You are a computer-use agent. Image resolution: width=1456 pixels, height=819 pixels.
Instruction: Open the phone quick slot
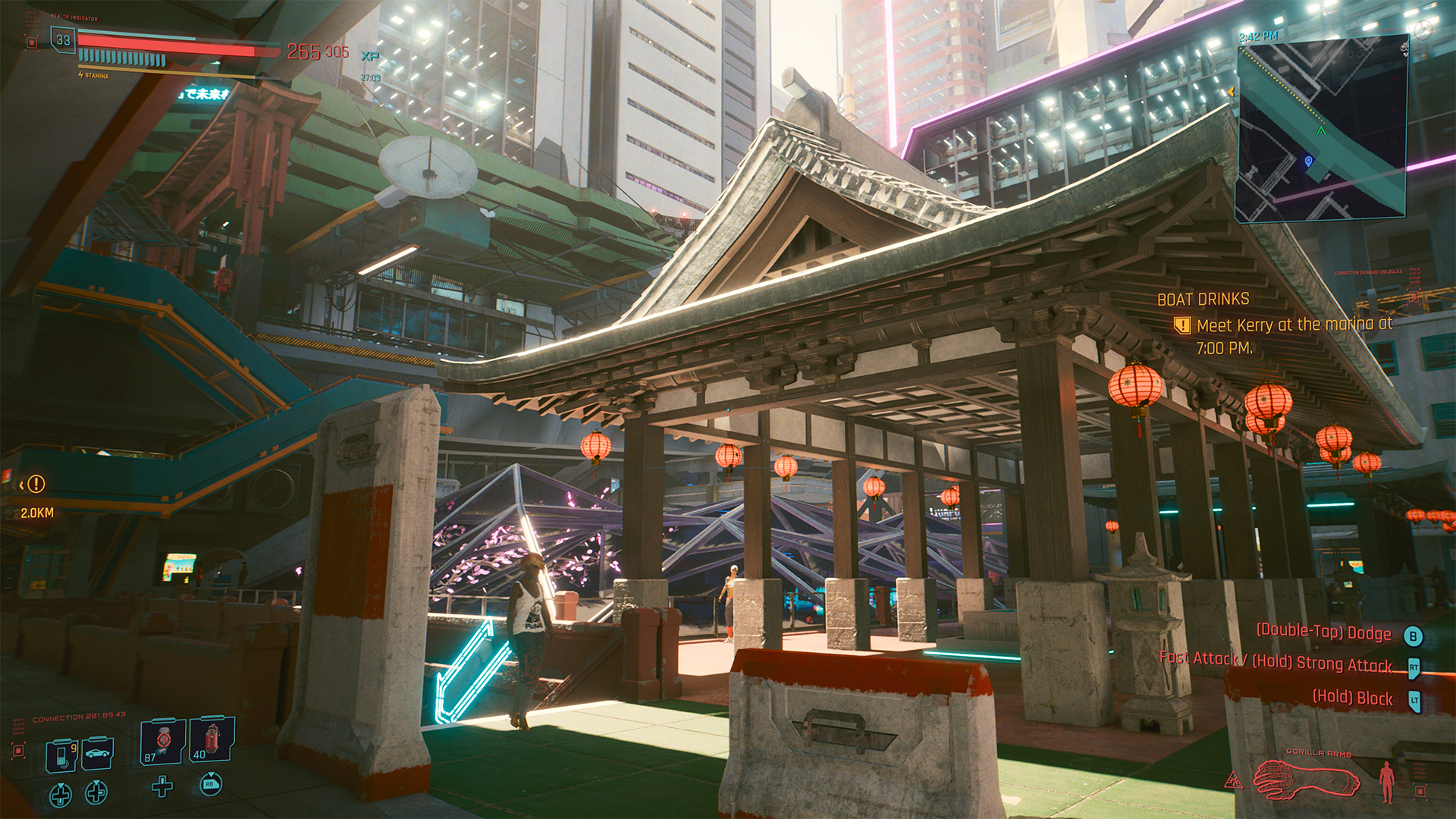pyautogui.click(x=61, y=754)
